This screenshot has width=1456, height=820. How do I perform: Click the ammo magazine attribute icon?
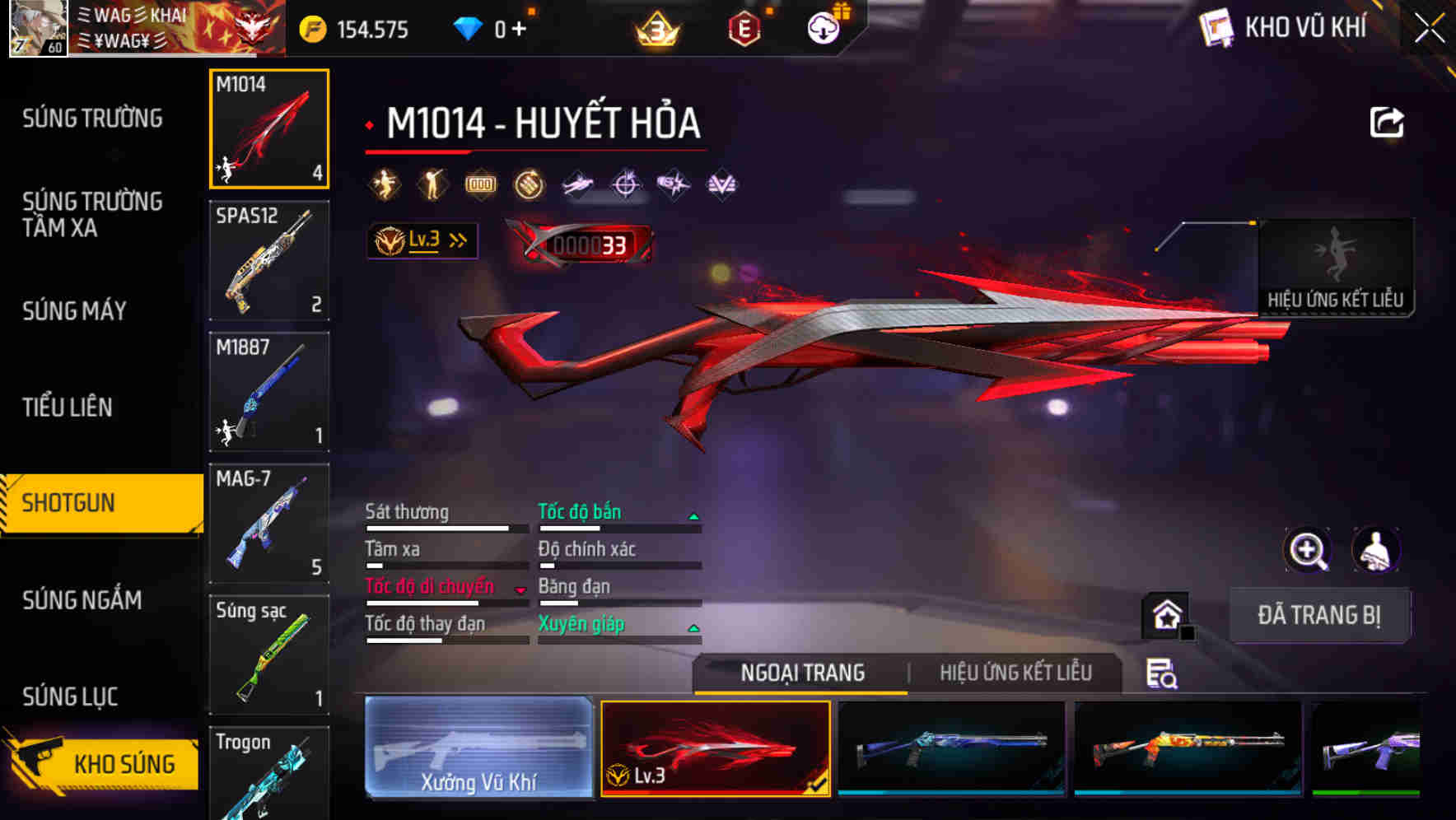(x=480, y=184)
